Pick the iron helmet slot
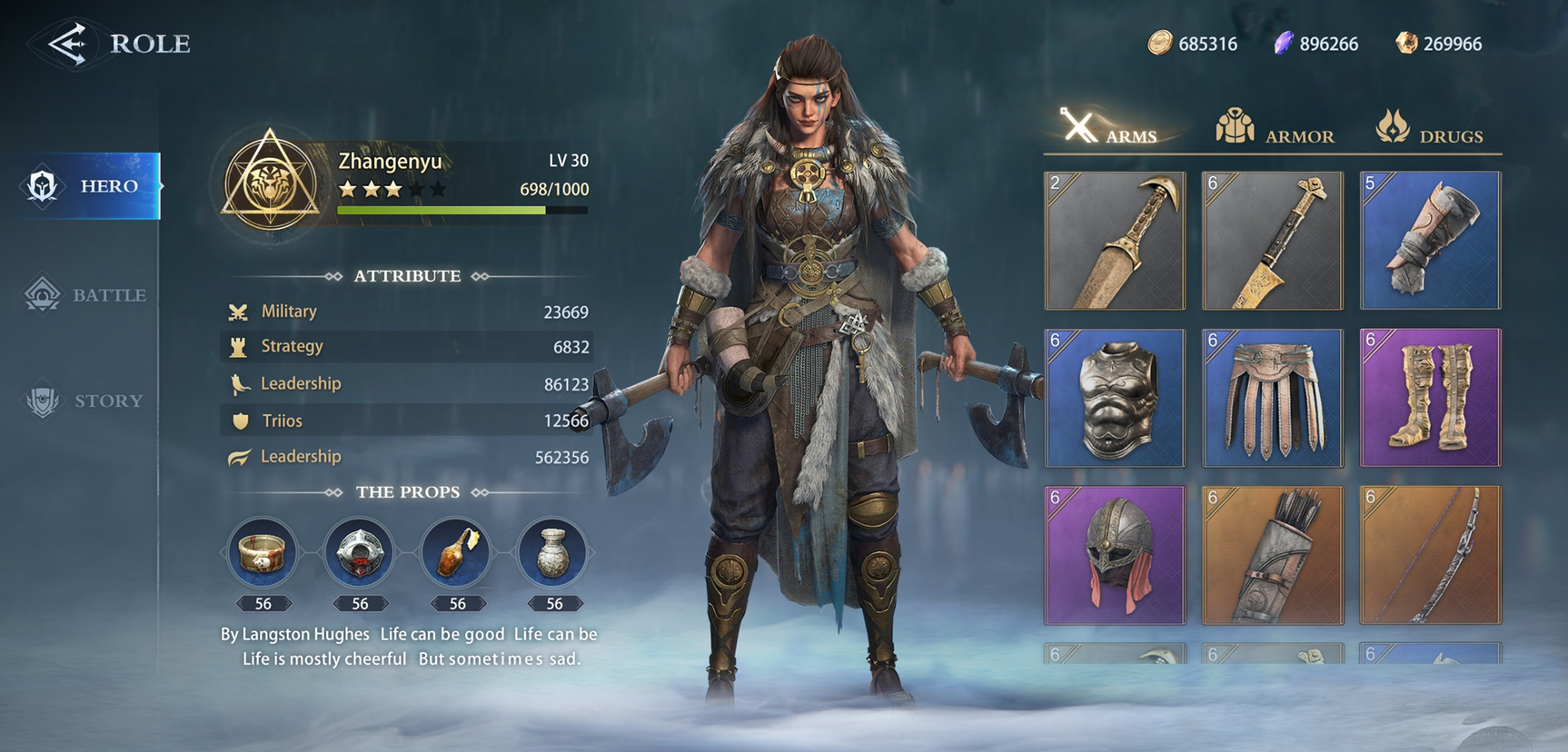 click(x=1115, y=555)
